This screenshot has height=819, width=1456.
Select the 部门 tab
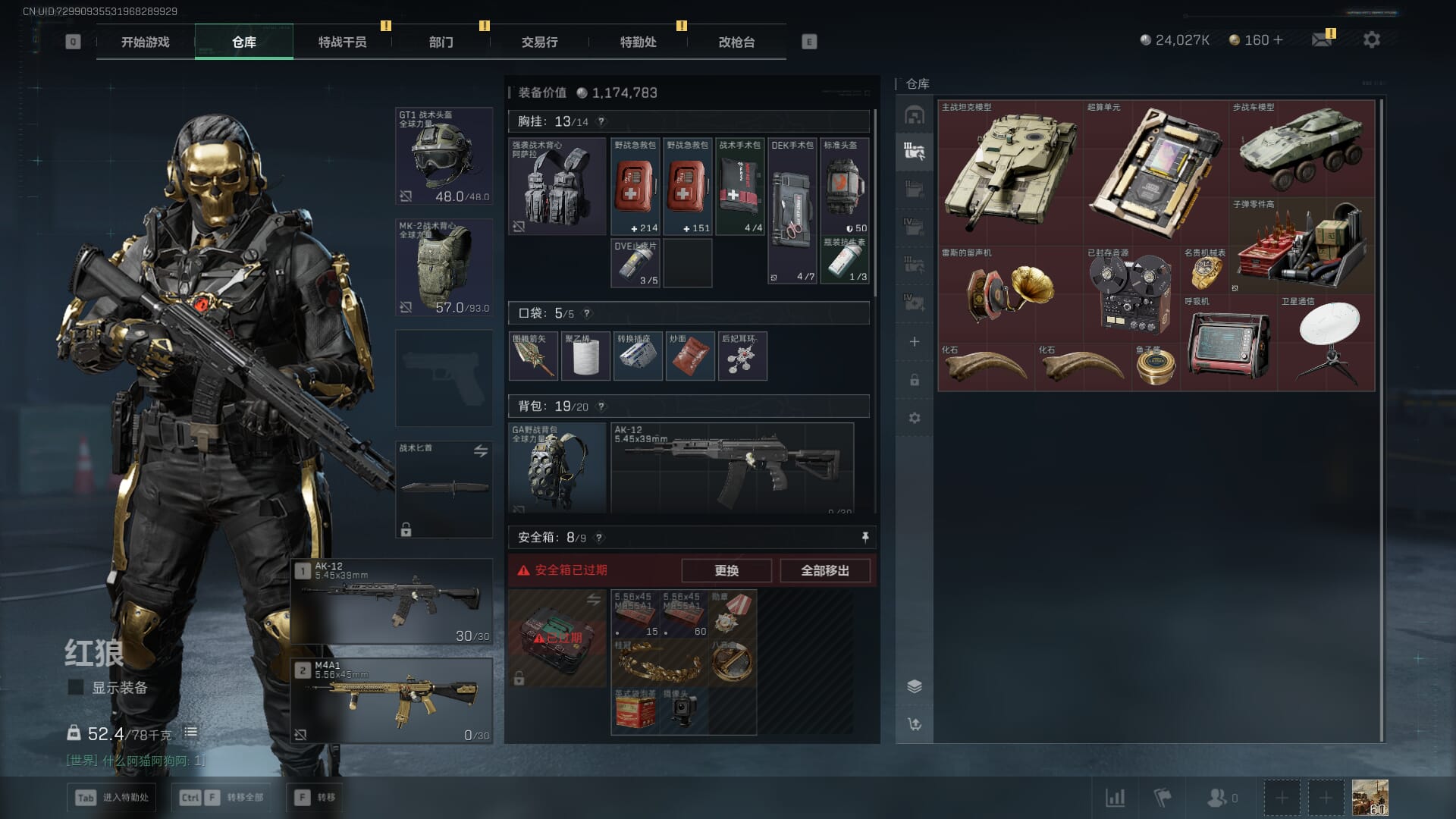tap(441, 42)
